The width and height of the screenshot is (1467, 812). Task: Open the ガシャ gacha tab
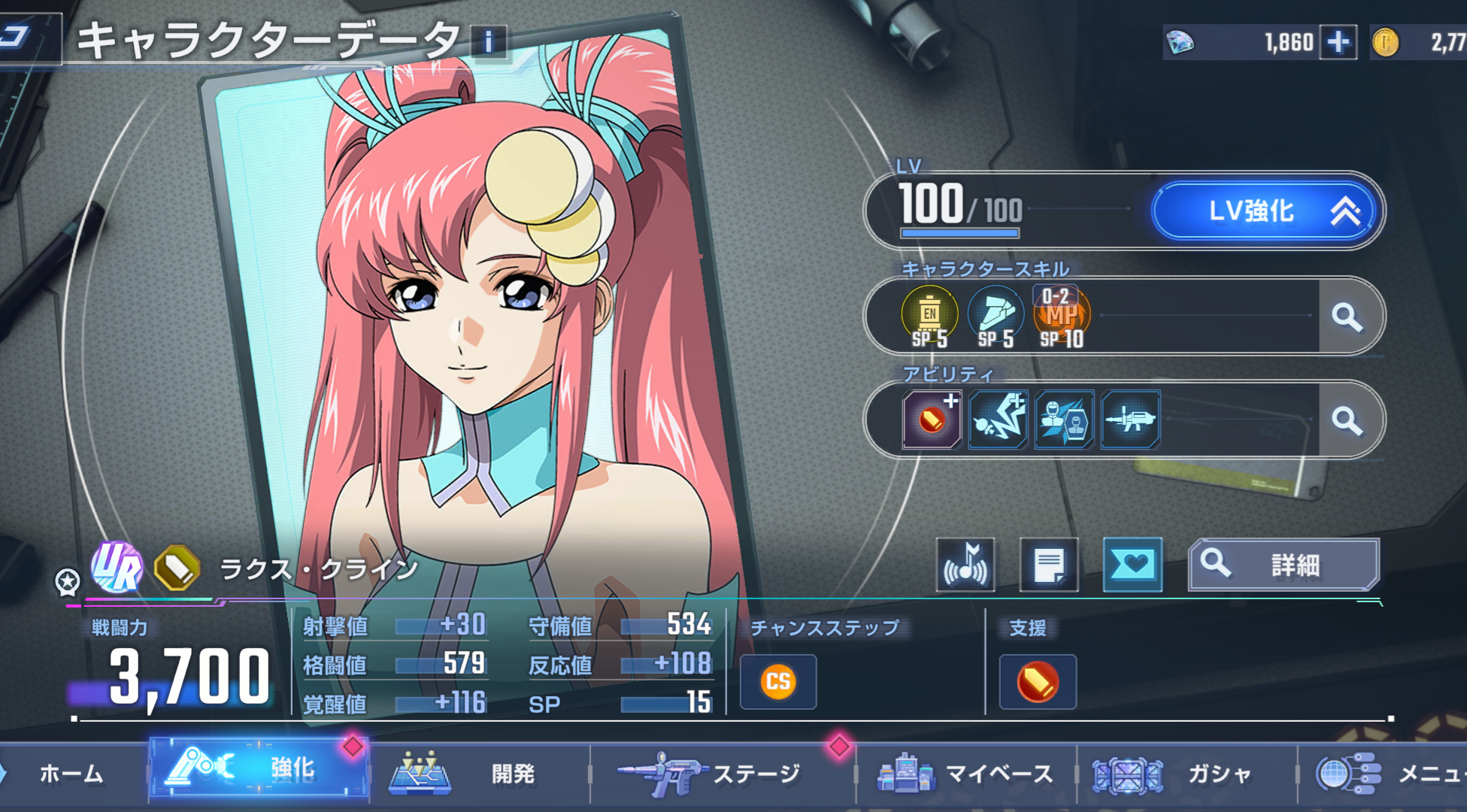[x=1188, y=774]
